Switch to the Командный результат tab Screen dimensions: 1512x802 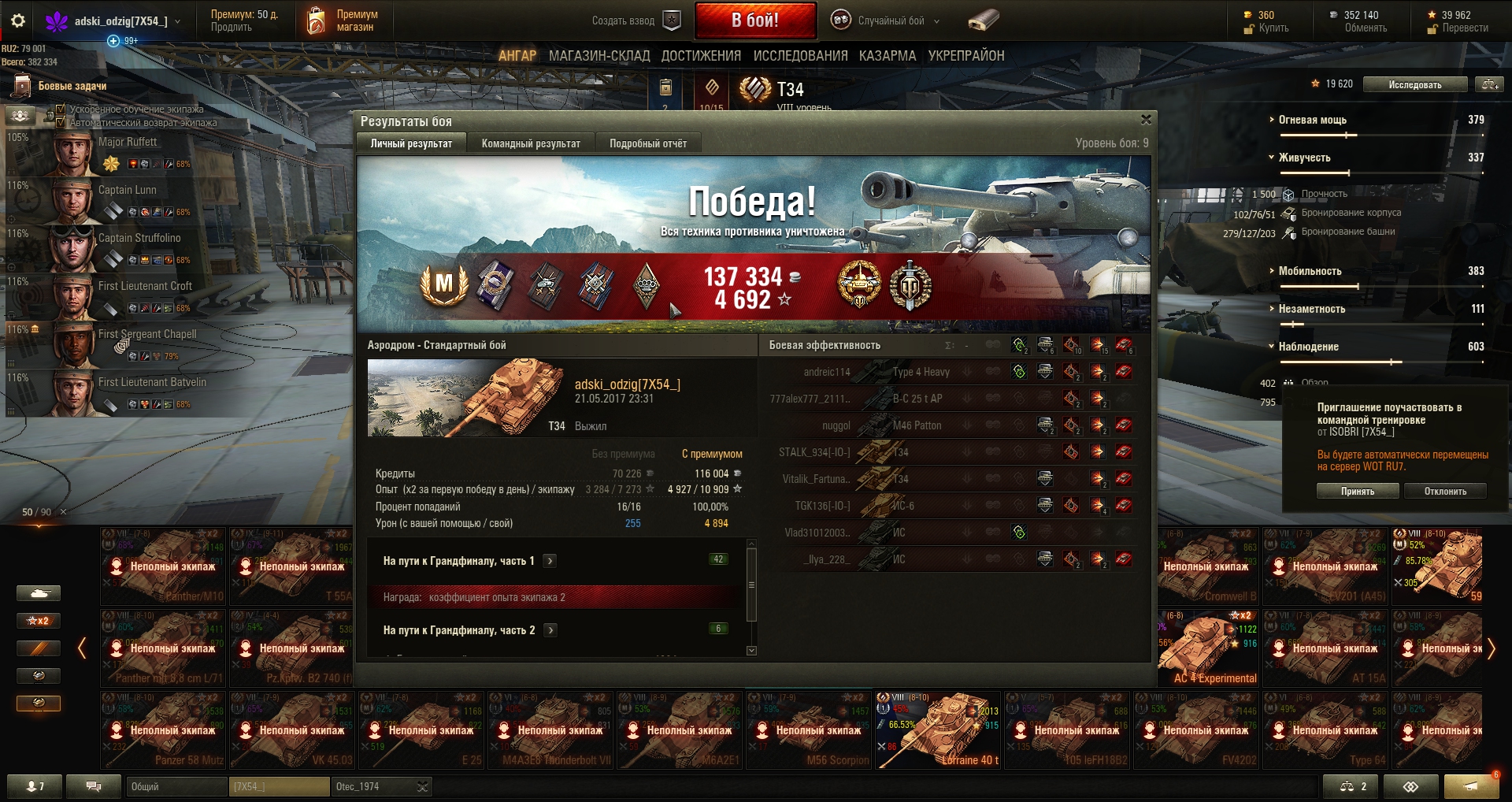[x=530, y=143]
